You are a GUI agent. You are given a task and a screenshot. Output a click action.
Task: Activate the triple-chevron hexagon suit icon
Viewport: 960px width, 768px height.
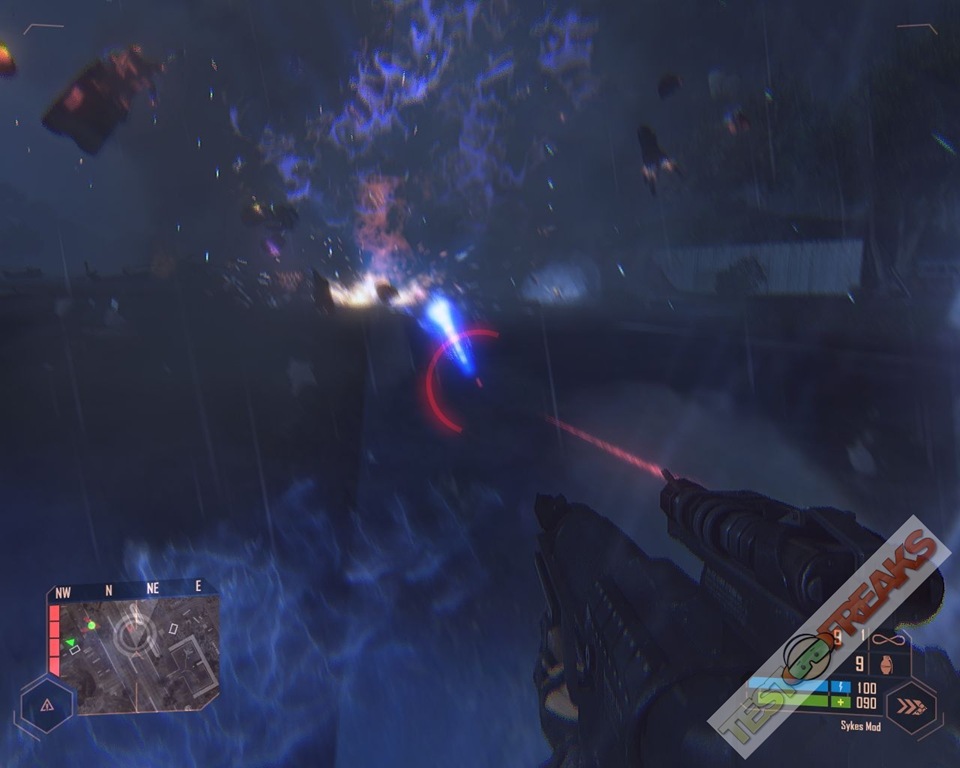click(910, 707)
